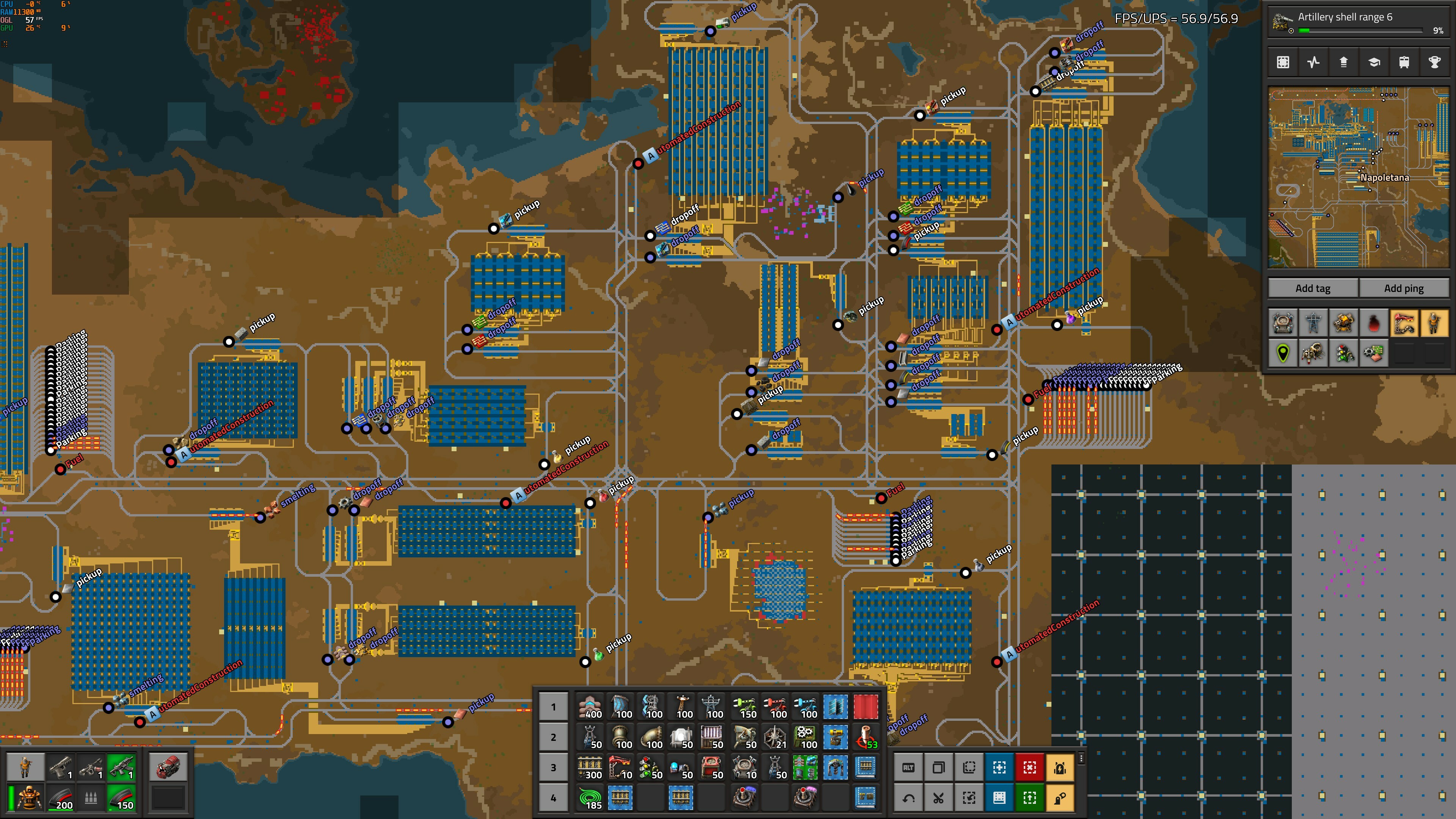Click the Add tag button

pyautogui.click(x=1312, y=288)
